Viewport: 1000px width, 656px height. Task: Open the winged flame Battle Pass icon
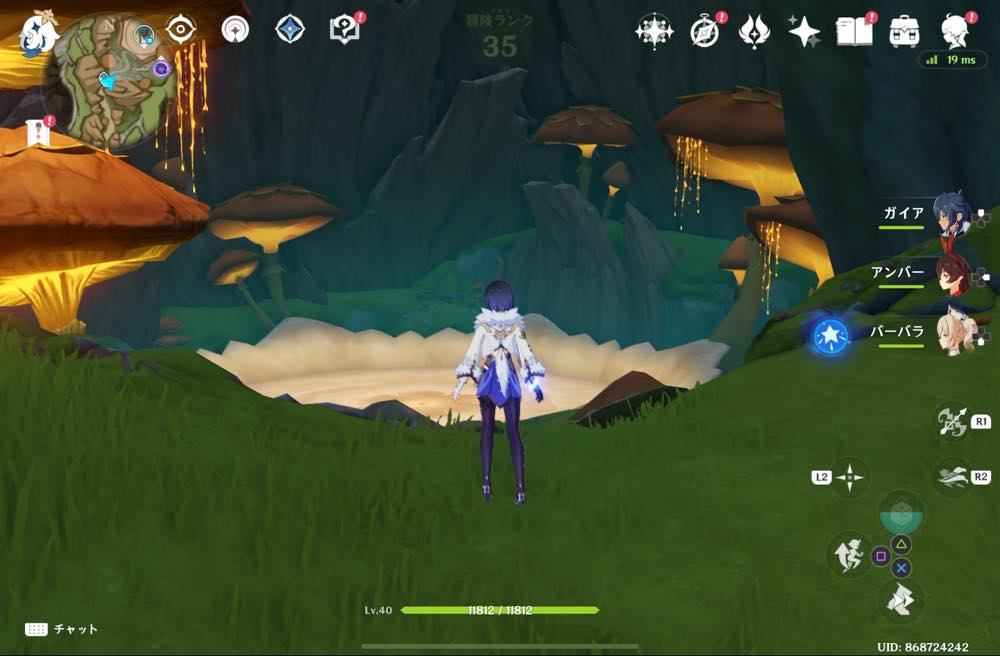coord(753,32)
